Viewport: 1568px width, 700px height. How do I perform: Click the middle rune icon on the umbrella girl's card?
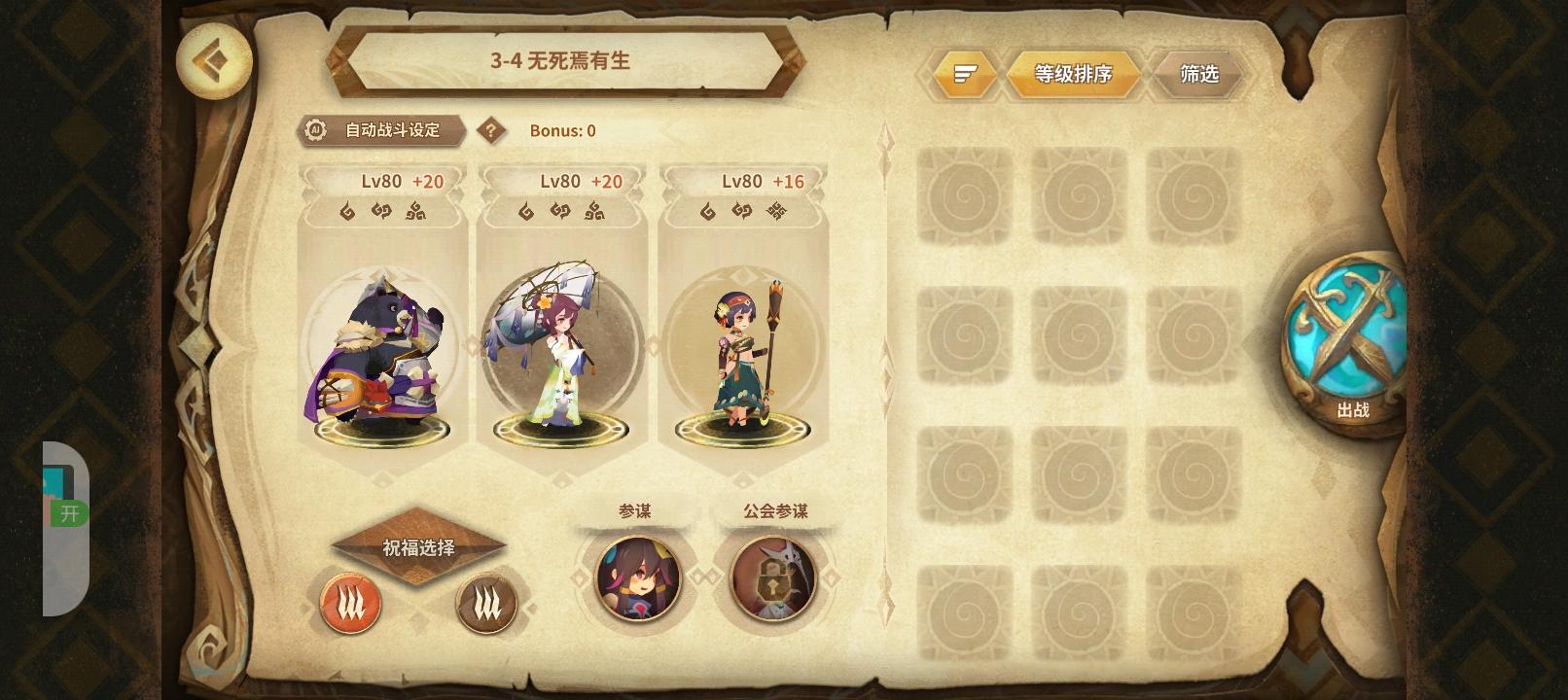[x=562, y=212]
